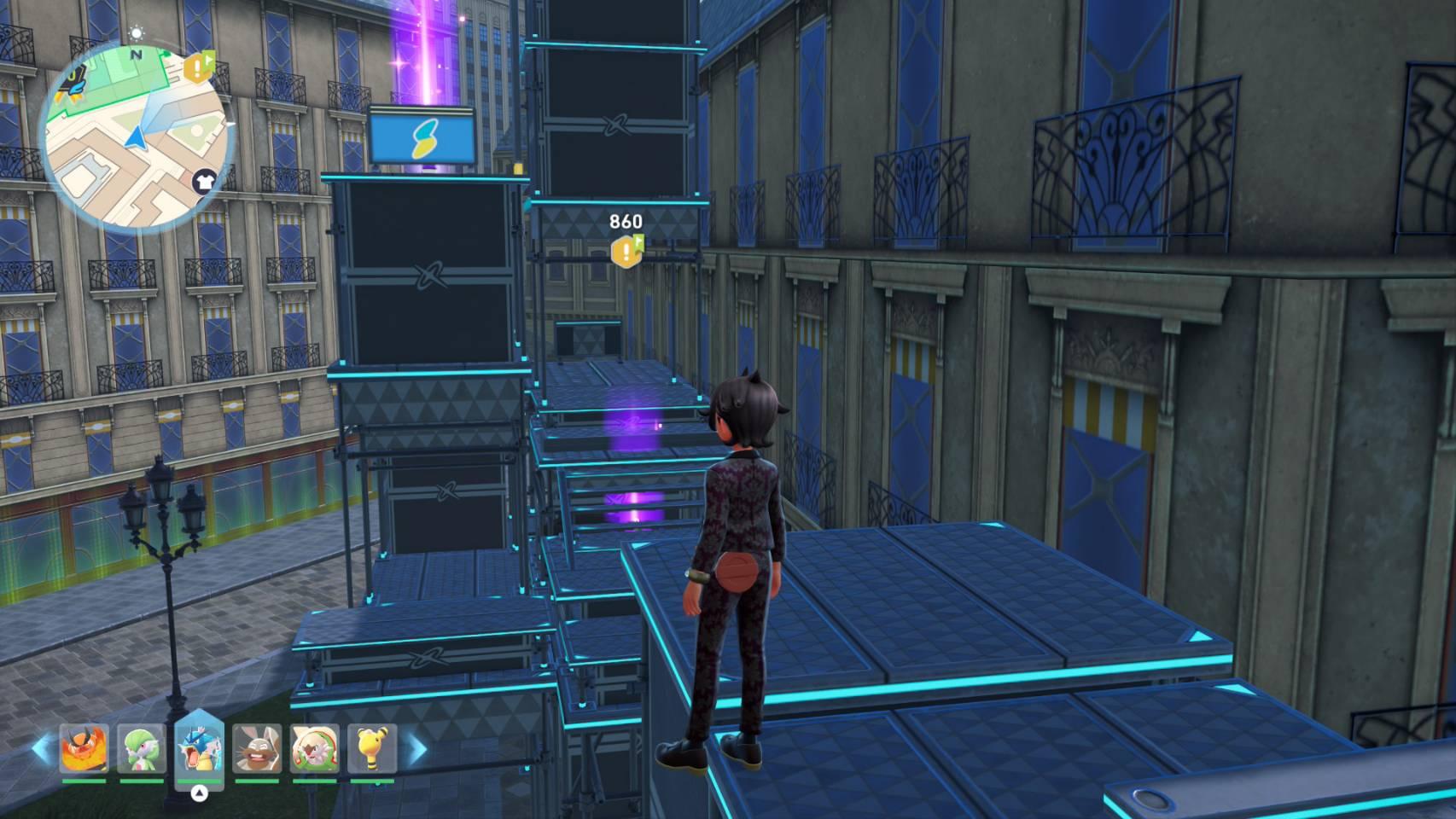Choose Gardevoir from the party bar
The width and height of the screenshot is (1456, 819).
141,749
